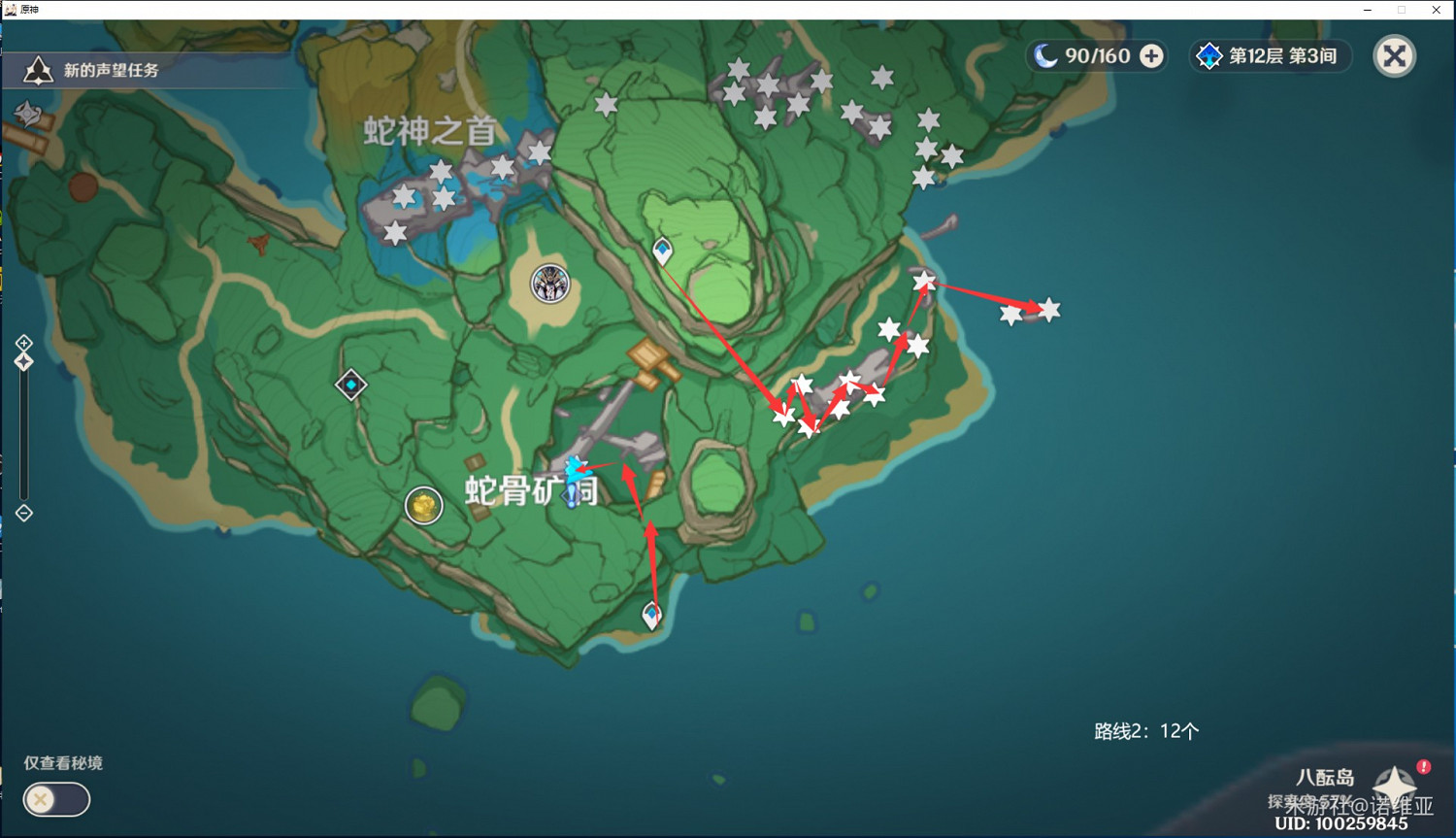Select the golden boss marker near 蛇骨矿洞
Viewport: 1456px width, 838px height.
(x=423, y=506)
